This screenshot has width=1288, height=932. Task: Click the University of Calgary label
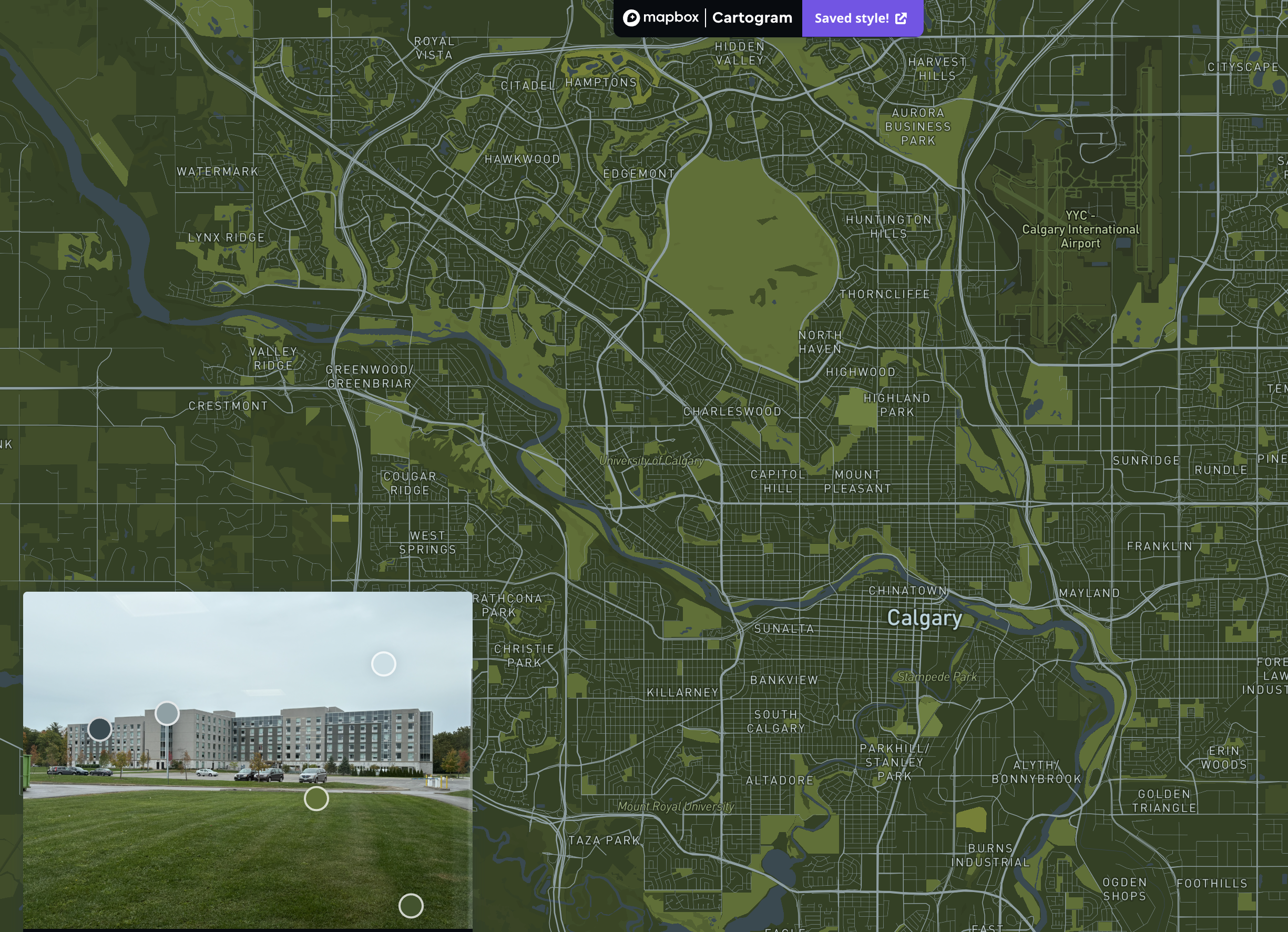click(651, 460)
